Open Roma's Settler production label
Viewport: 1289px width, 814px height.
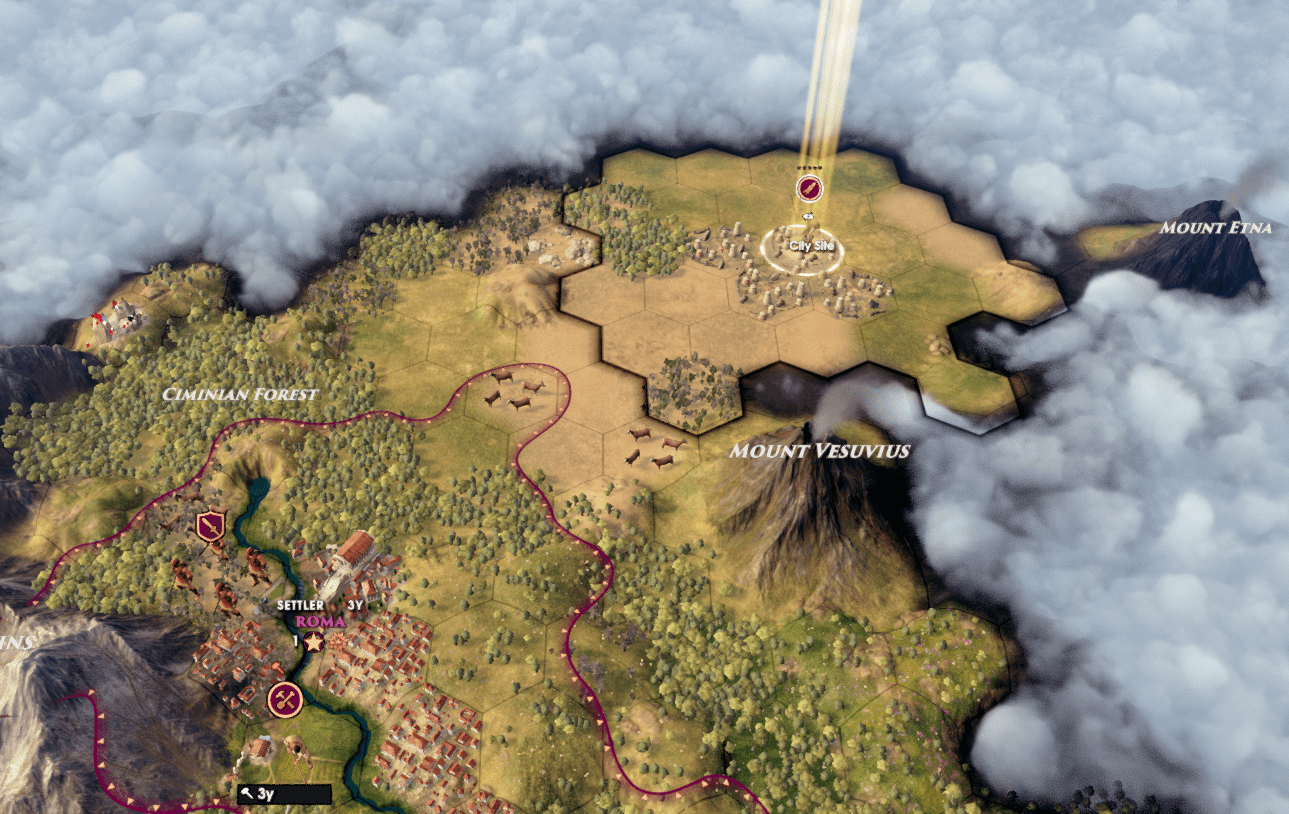click(299, 605)
